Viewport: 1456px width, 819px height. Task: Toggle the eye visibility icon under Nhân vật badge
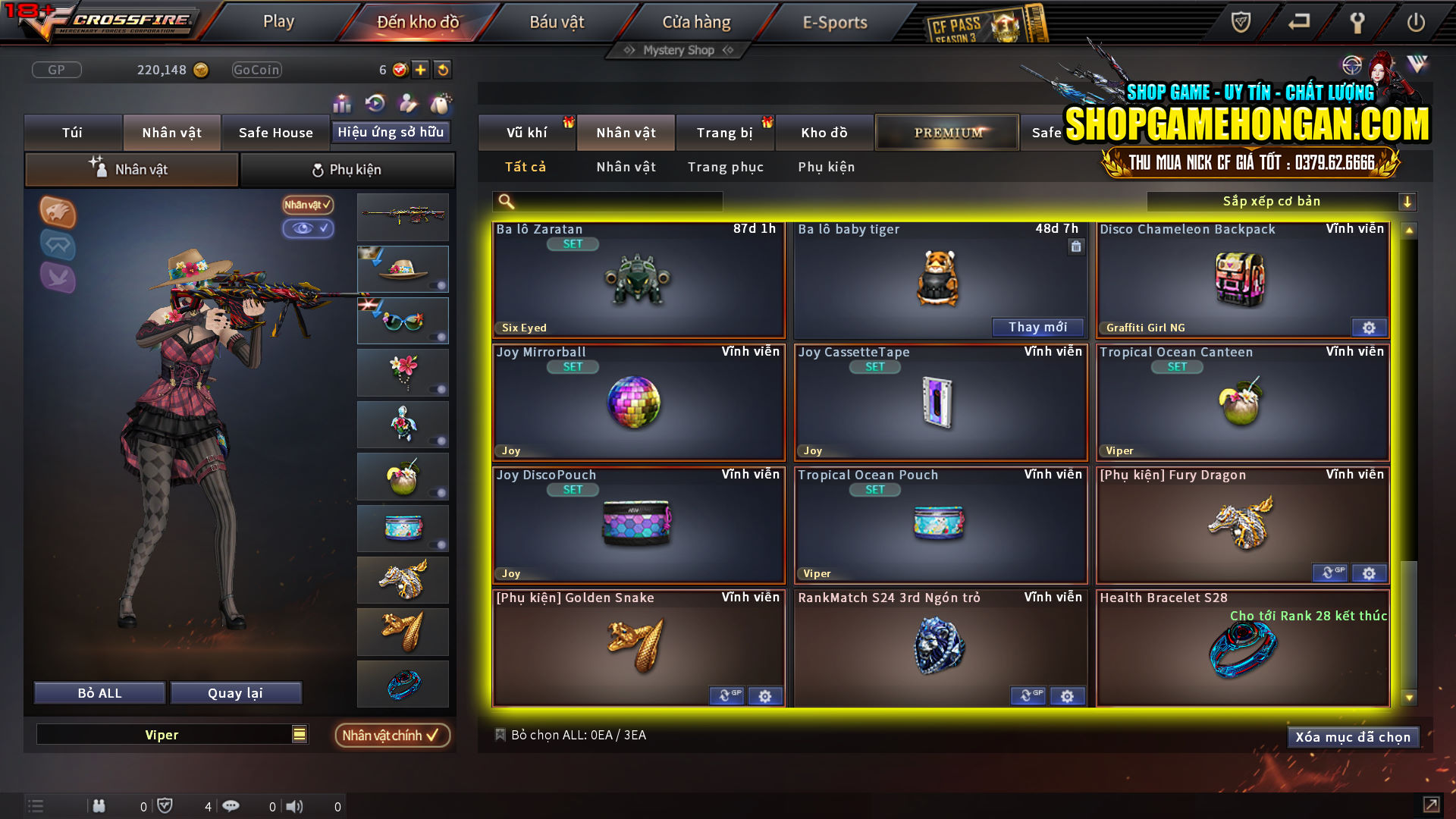click(308, 229)
